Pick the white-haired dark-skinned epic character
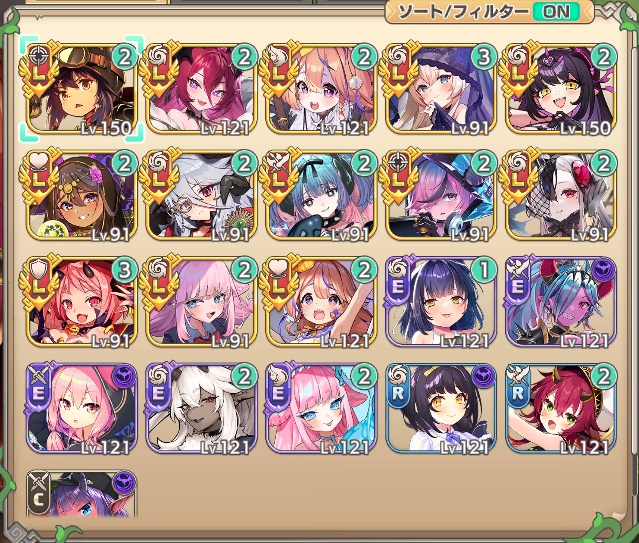The width and height of the screenshot is (639, 543). tap(200, 409)
